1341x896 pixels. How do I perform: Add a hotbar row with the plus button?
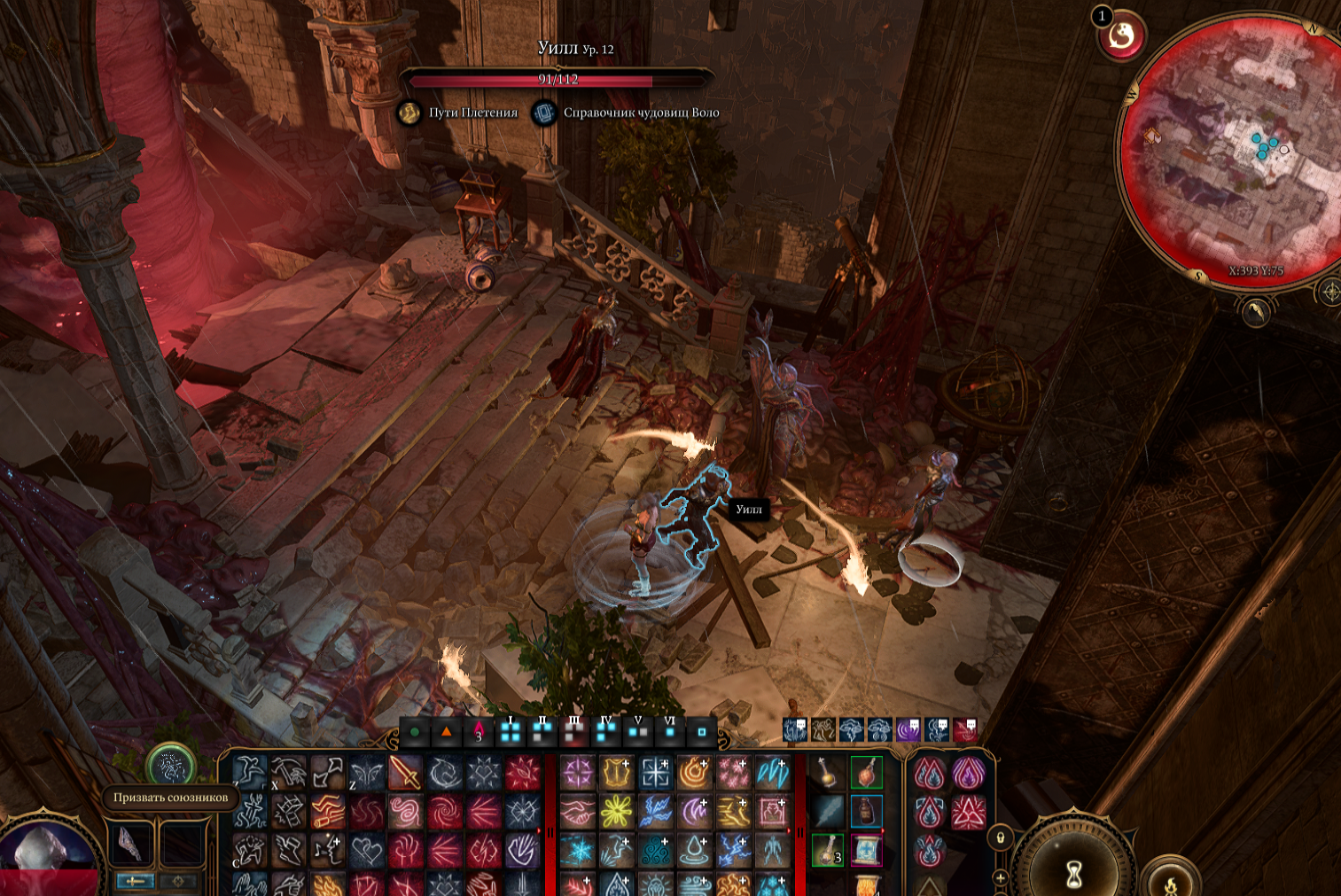tap(1001, 877)
